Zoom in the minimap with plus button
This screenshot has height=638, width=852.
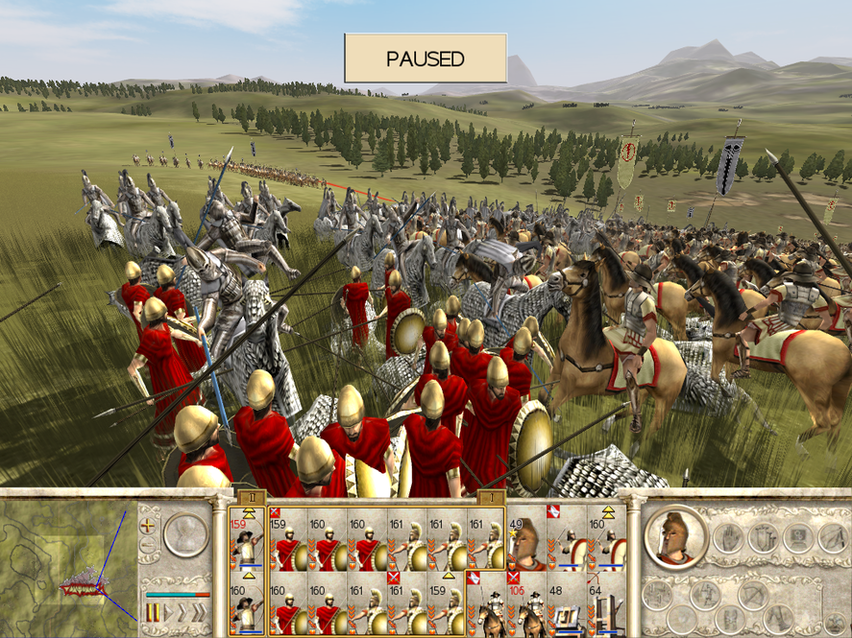[x=149, y=524]
